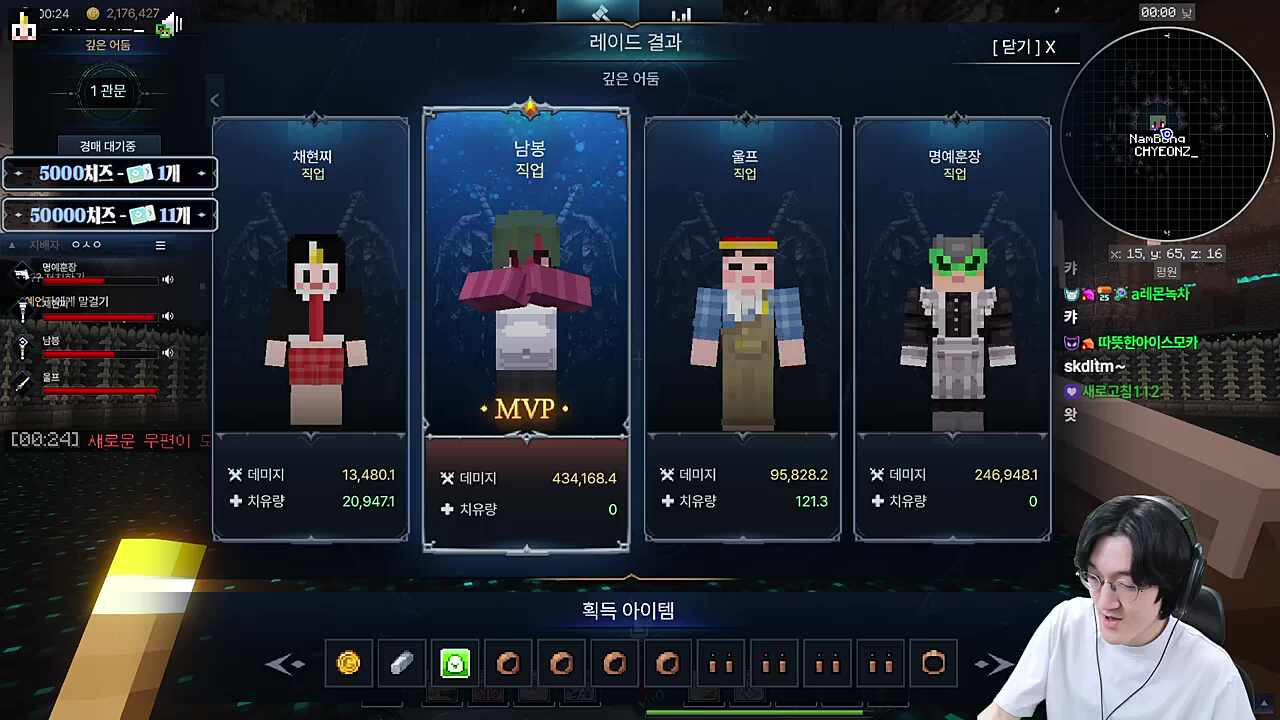Select the first copper ring item

[508, 663]
